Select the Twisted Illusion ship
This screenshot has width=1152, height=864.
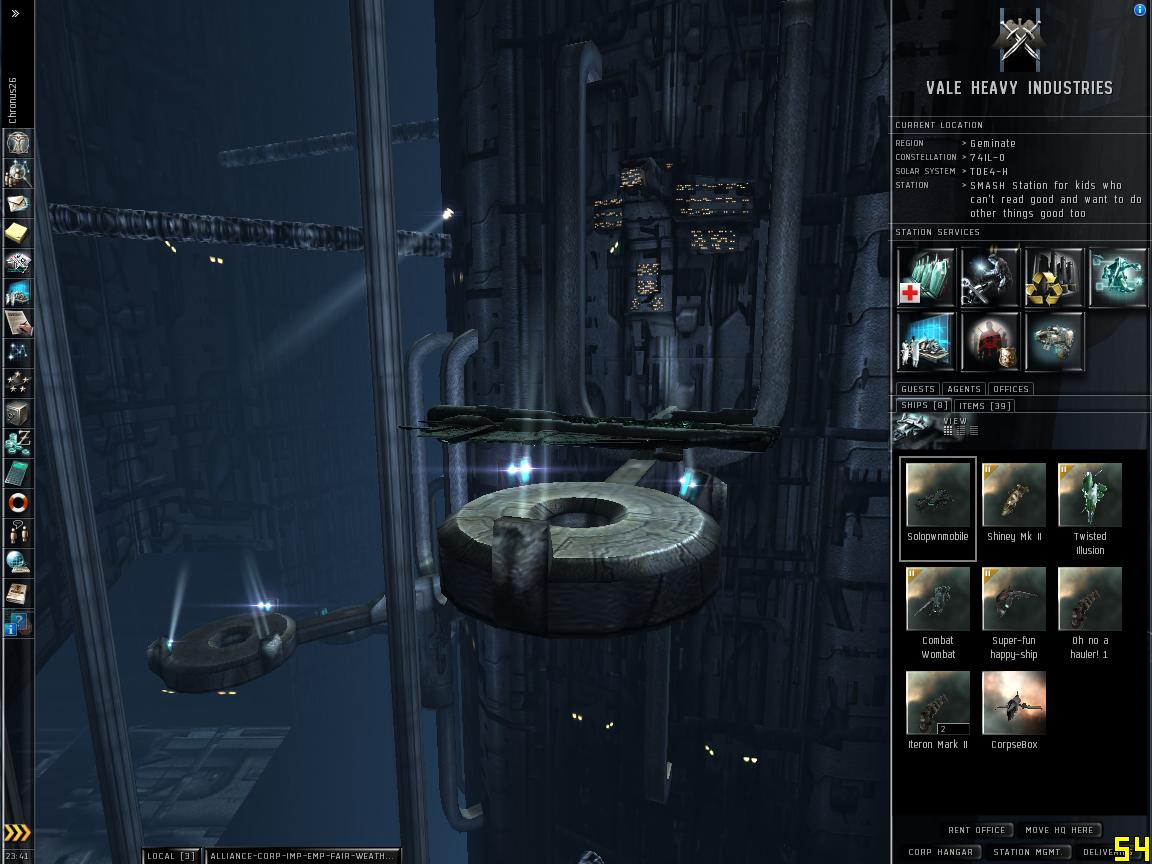[1090, 497]
